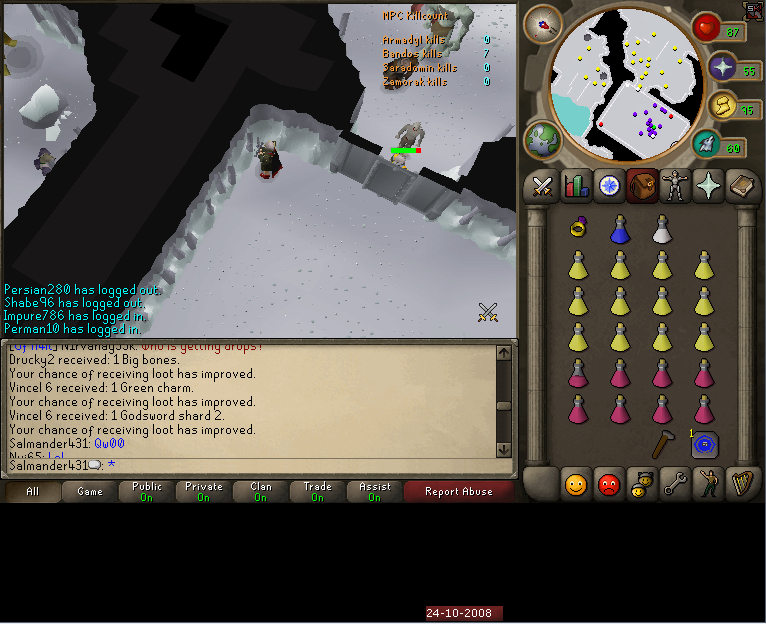
Task: Open the Prayer tab
Action: [709, 186]
